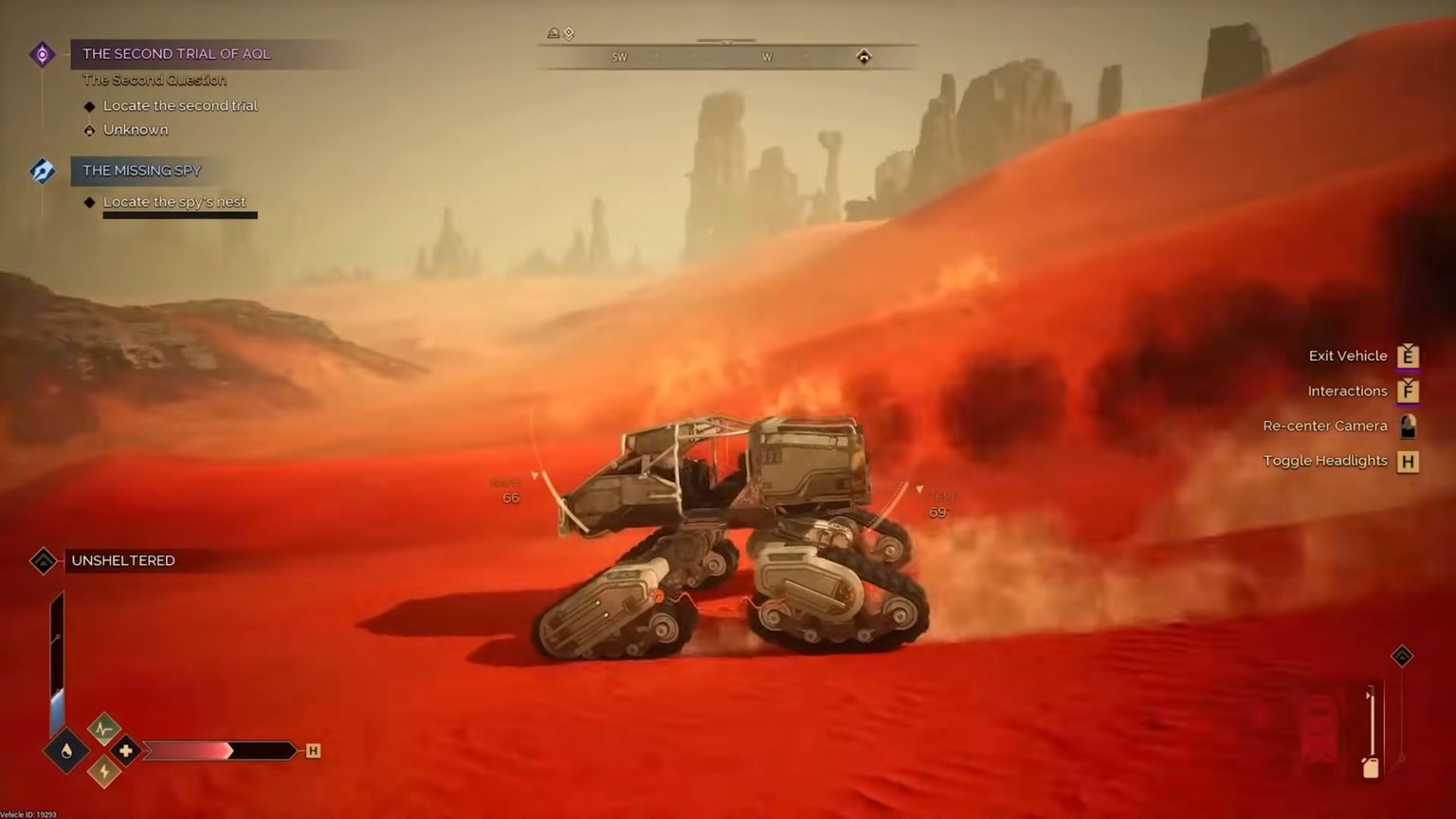1456x819 pixels.
Task: Click the shelter marker icon on the compass
Action: coord(864,57)
